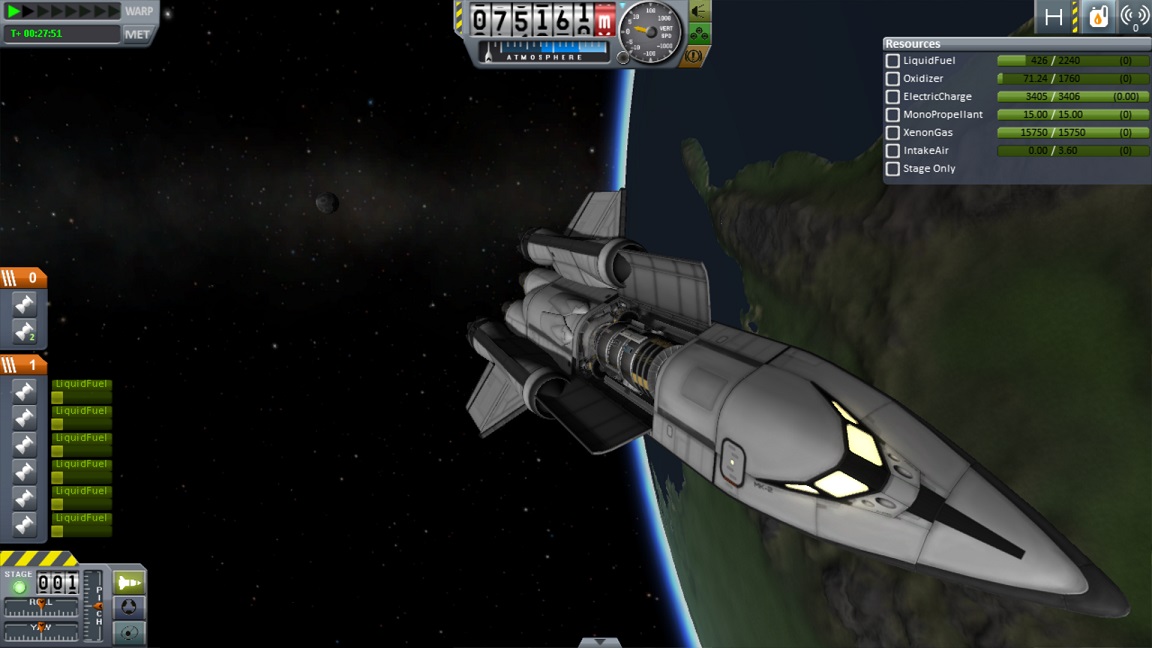Toggle the LiquidFuel resource checkbox
This screenshot has height=648, width=1152.
pos(893,61)
